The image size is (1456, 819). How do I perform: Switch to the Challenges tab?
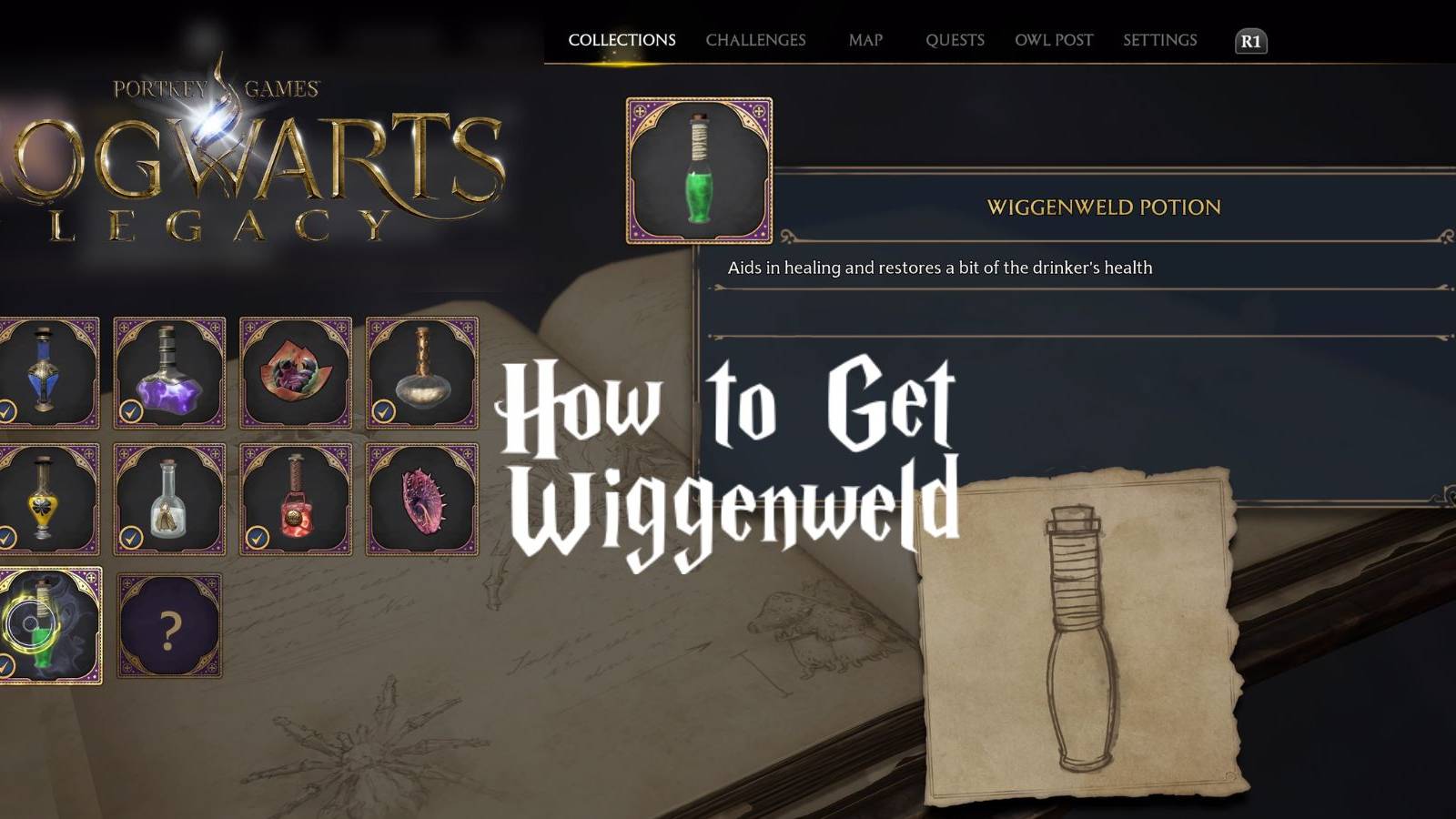[757, 40]
